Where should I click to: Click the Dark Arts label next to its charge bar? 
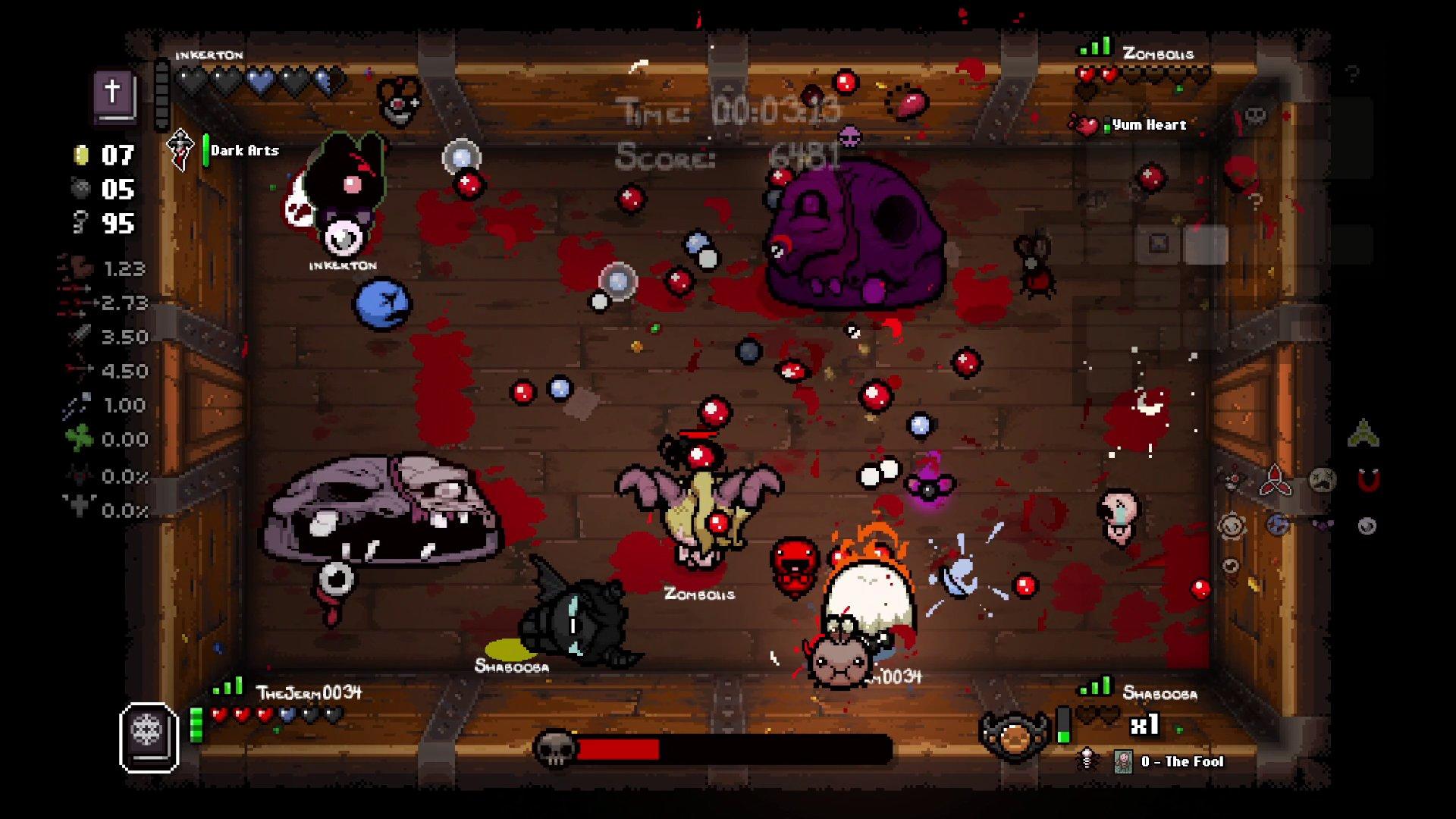(x=244, y=150)
